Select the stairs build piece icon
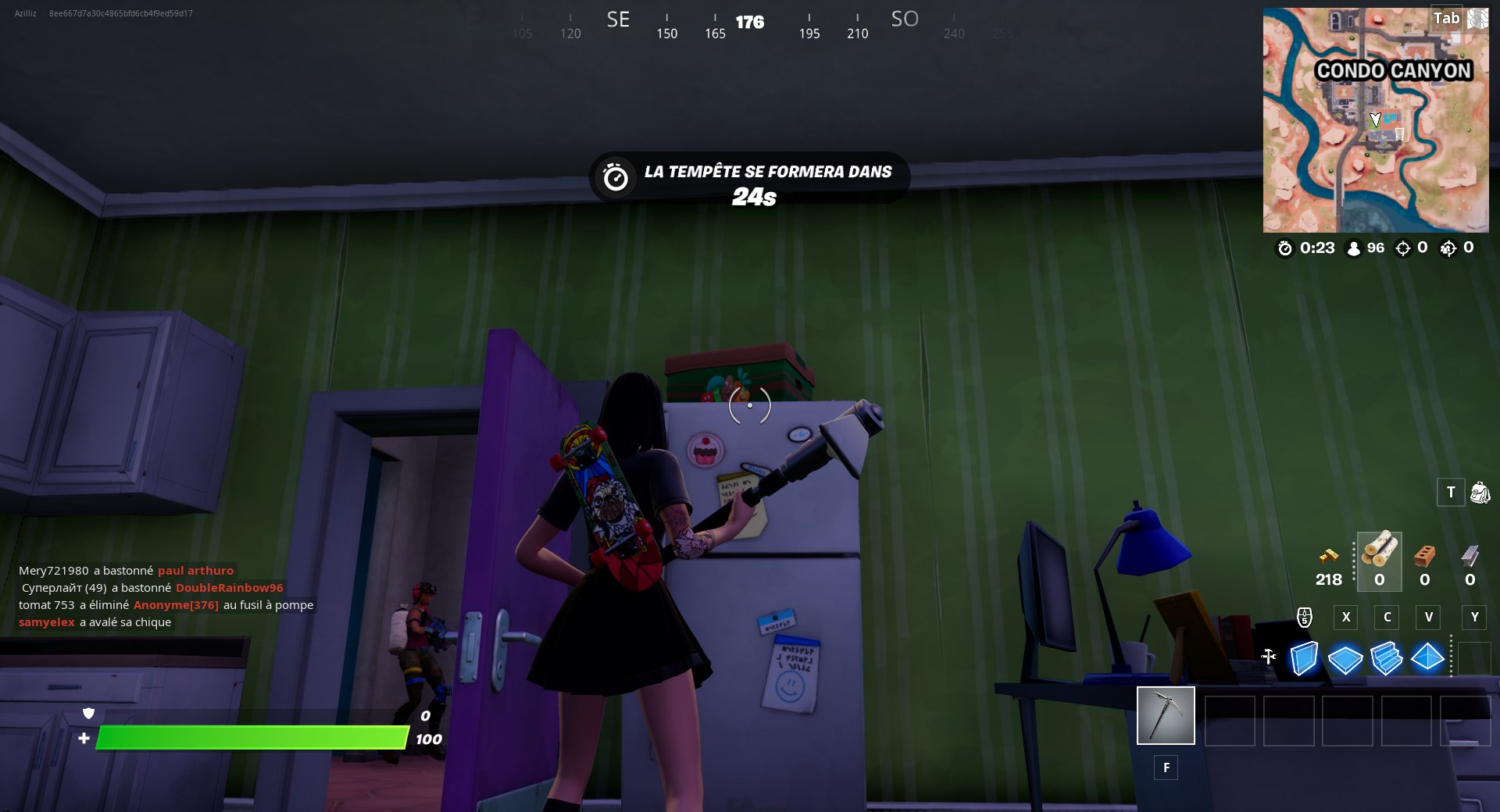This screenshot has height=812, width=1500. [1386, 660]
